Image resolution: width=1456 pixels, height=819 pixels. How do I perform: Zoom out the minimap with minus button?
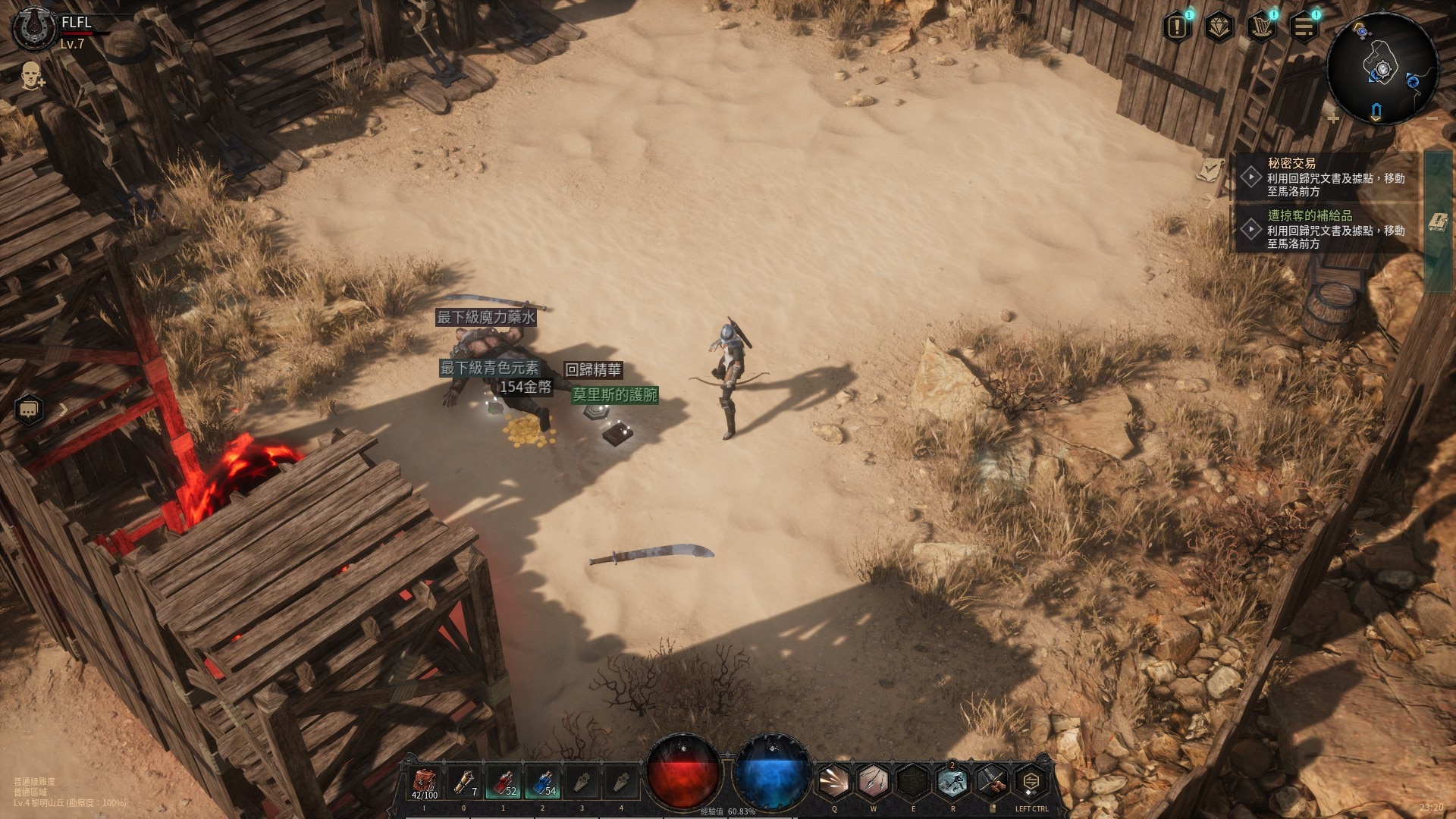[x=1432, y=118]
